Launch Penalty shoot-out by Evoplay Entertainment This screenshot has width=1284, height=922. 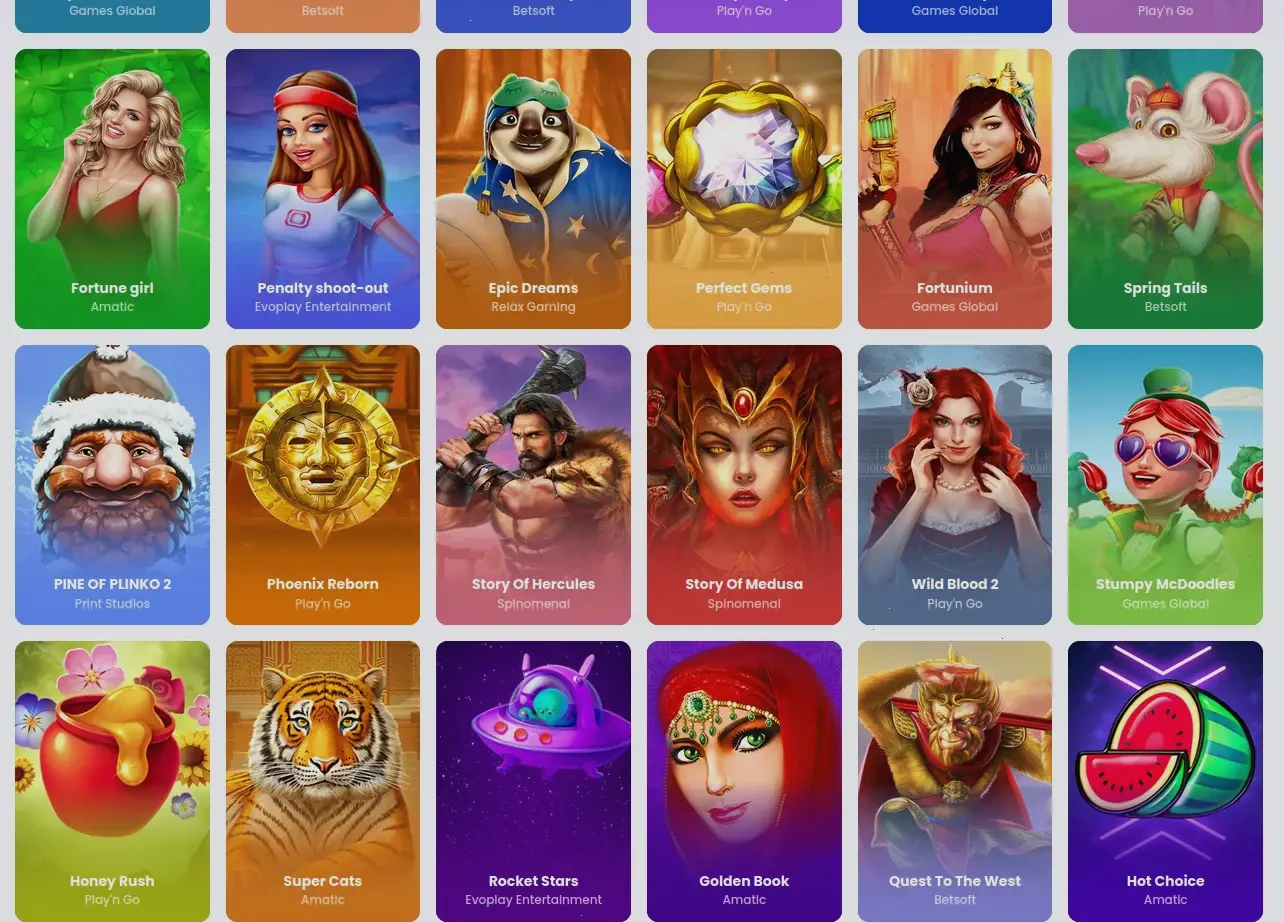pyautogui.click(x=322, y=189)
